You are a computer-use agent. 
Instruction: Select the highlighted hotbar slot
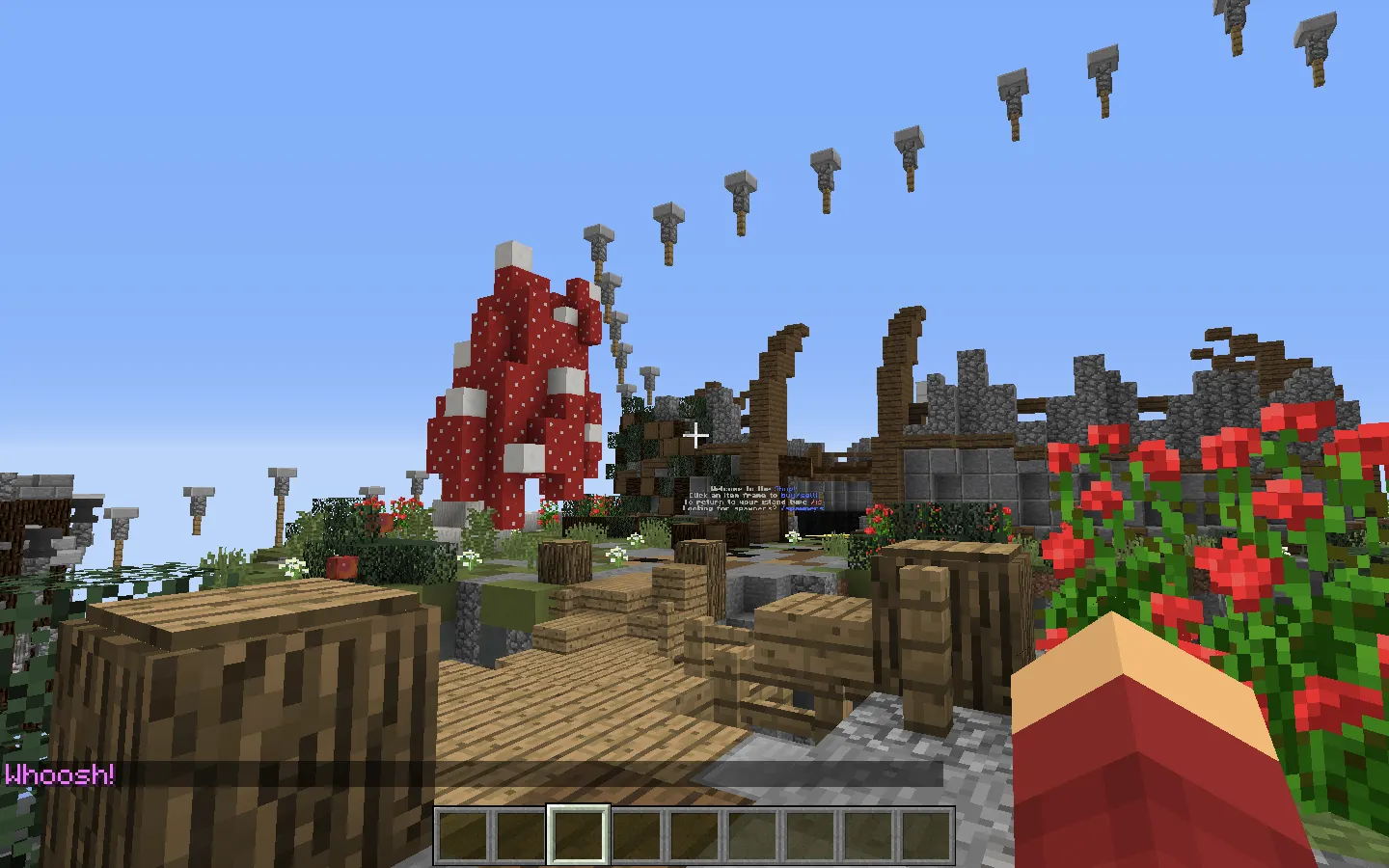tap(579, 835)
